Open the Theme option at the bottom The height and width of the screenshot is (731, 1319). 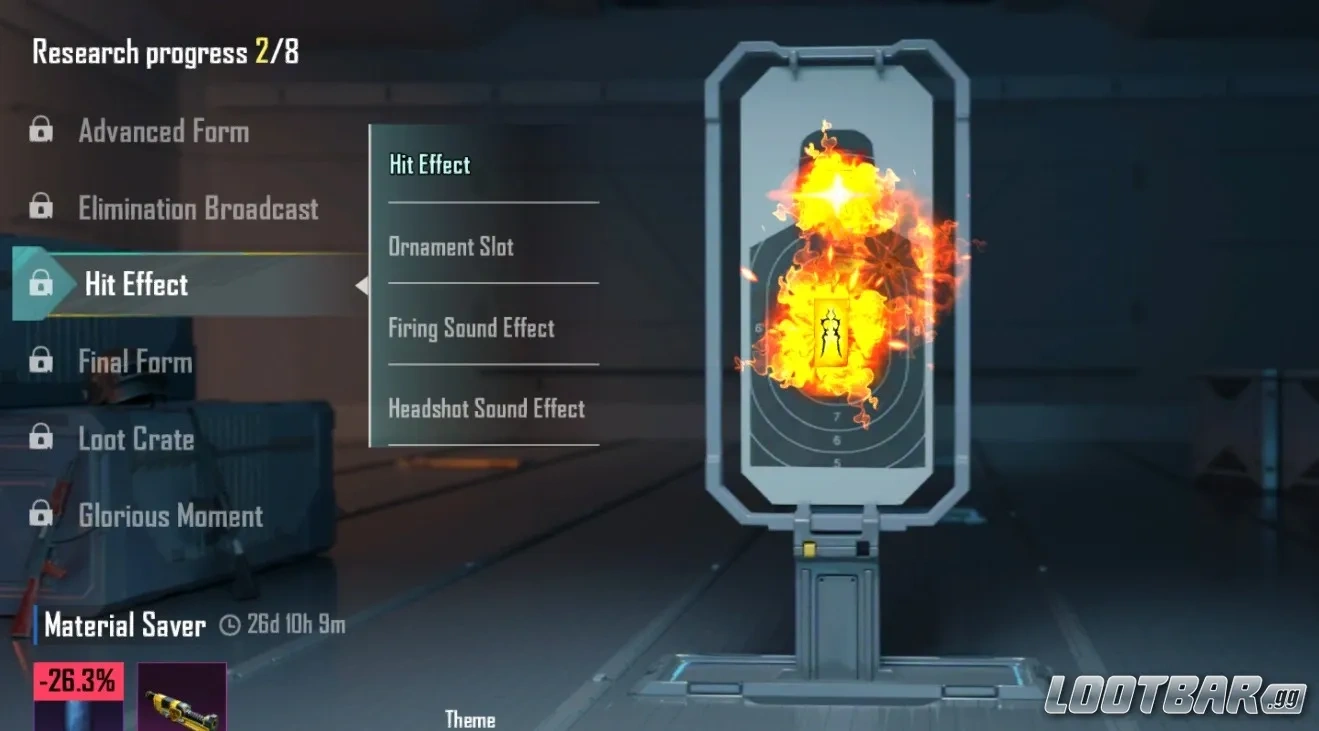470,718
